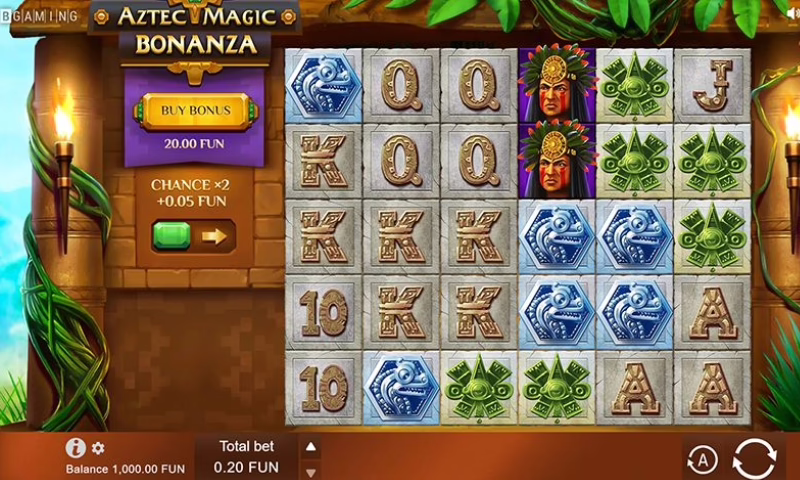
Task: Click the Buy Bonus button
Action: pyautogui.click(x=196, y=110)
